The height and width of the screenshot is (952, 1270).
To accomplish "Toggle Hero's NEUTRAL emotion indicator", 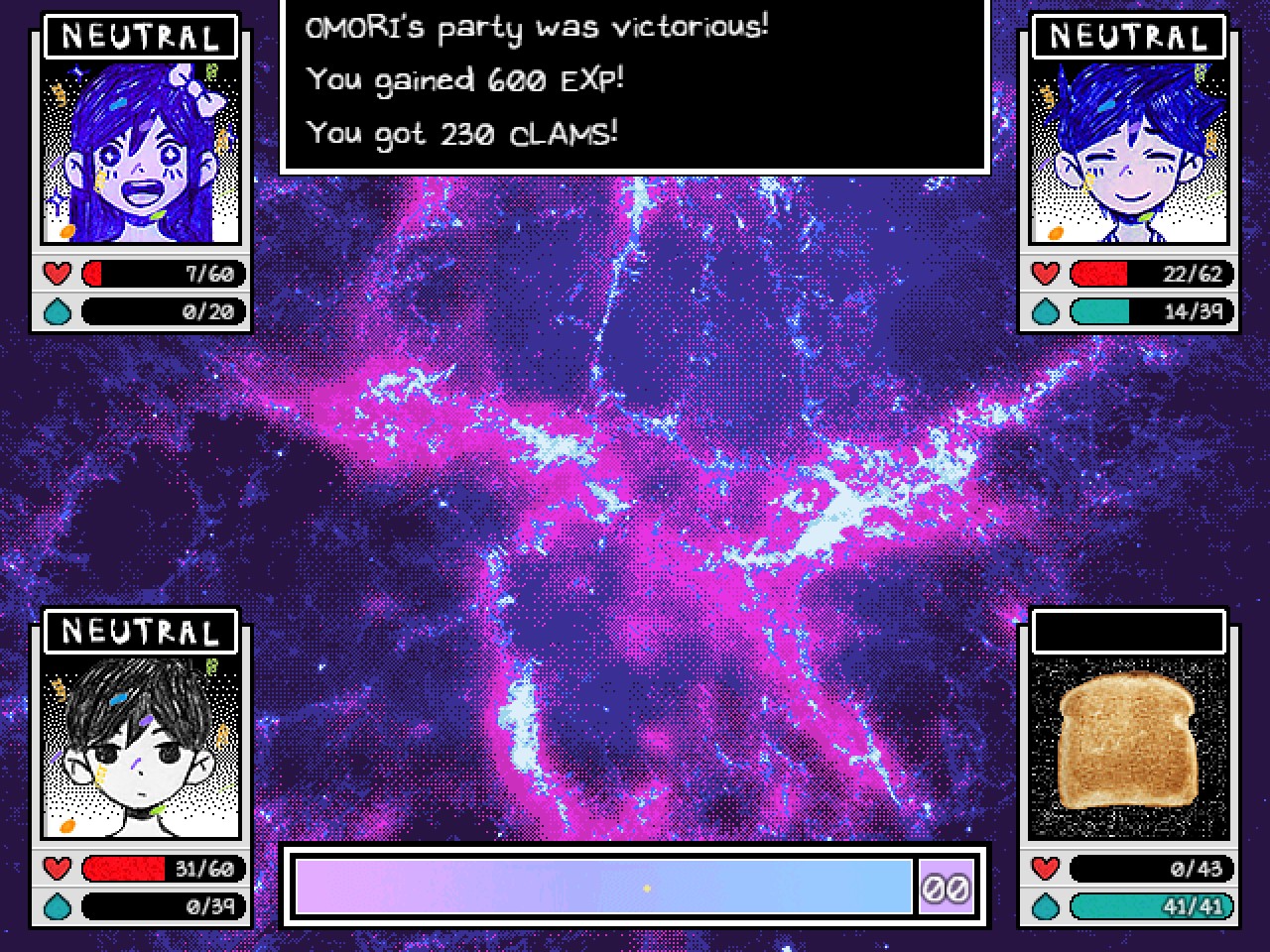I will (1127, 36).
